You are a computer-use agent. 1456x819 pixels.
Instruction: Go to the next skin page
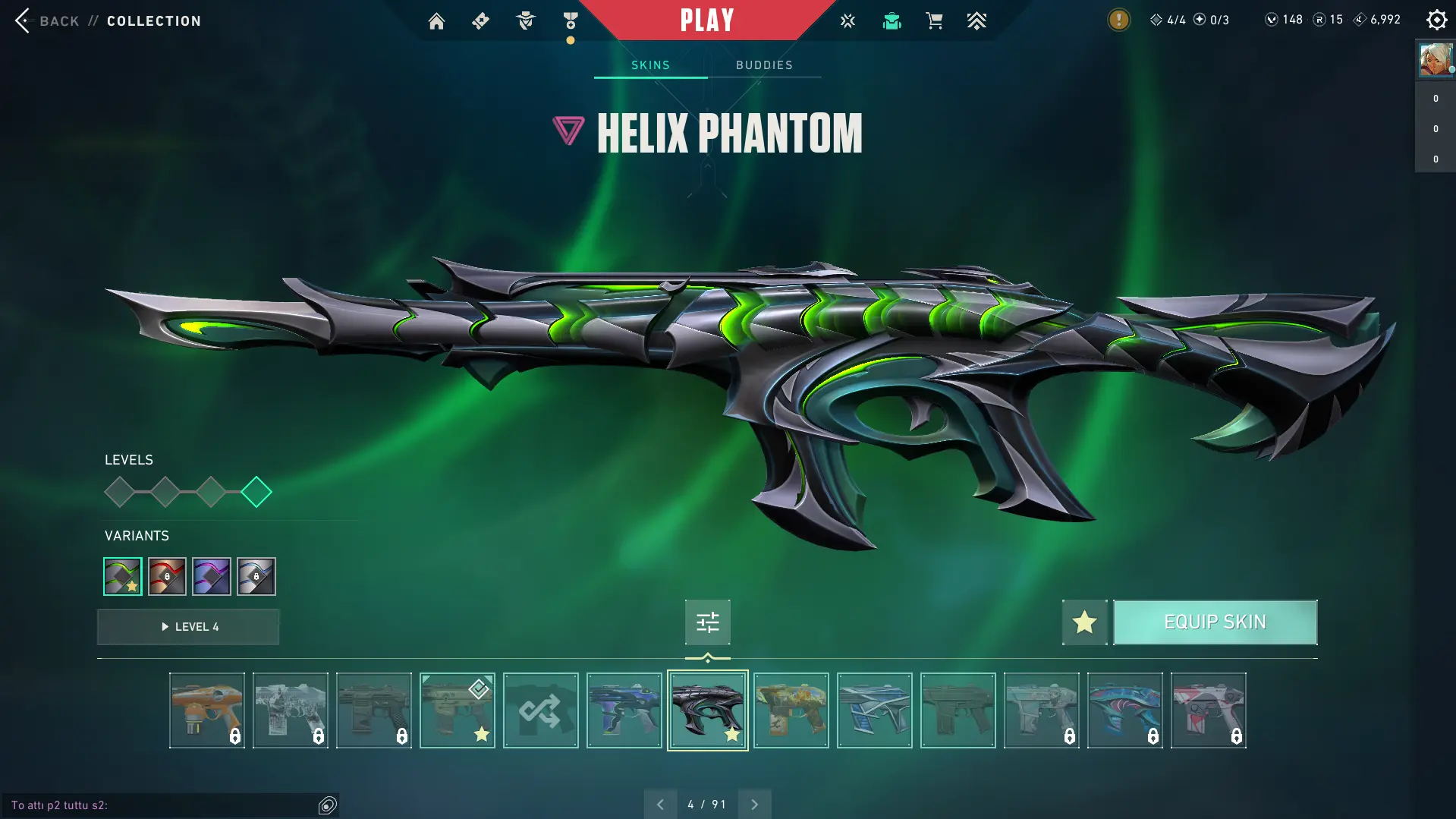[754, 805]
